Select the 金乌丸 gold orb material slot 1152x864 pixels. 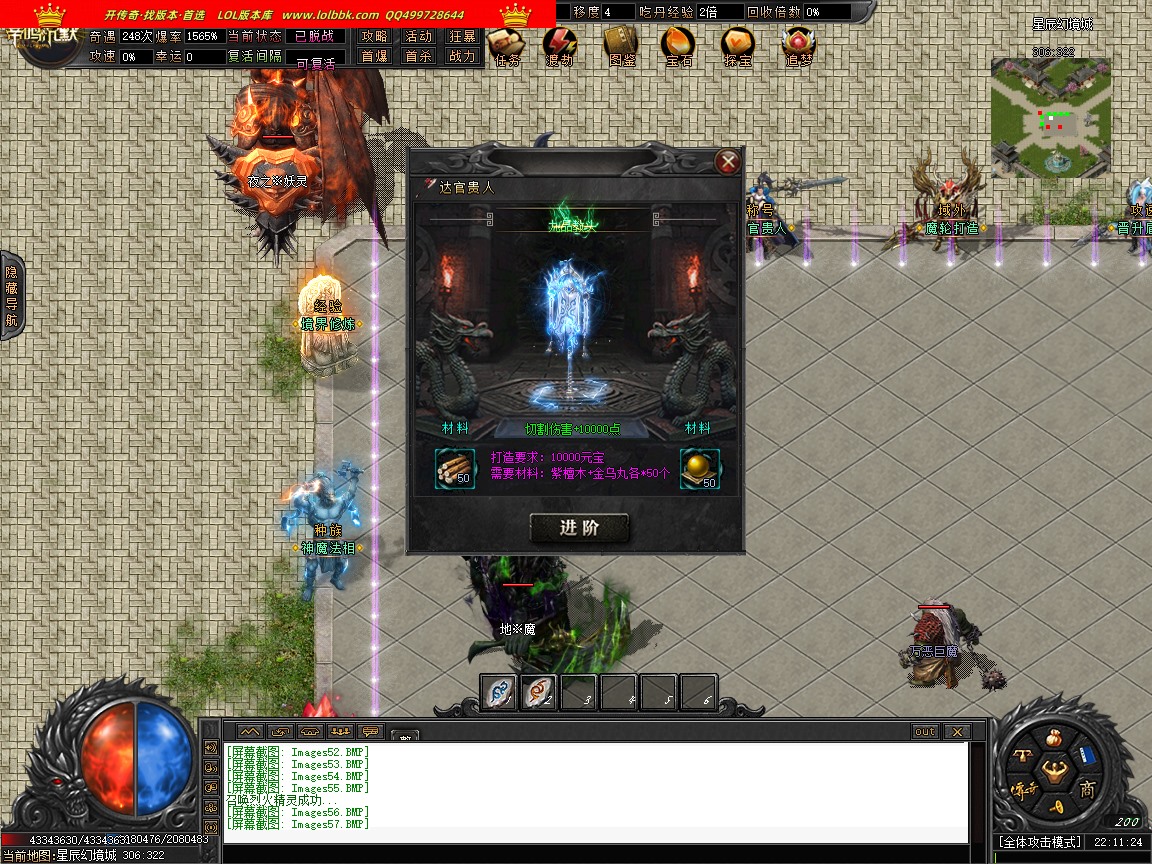[x=700, y=469]
